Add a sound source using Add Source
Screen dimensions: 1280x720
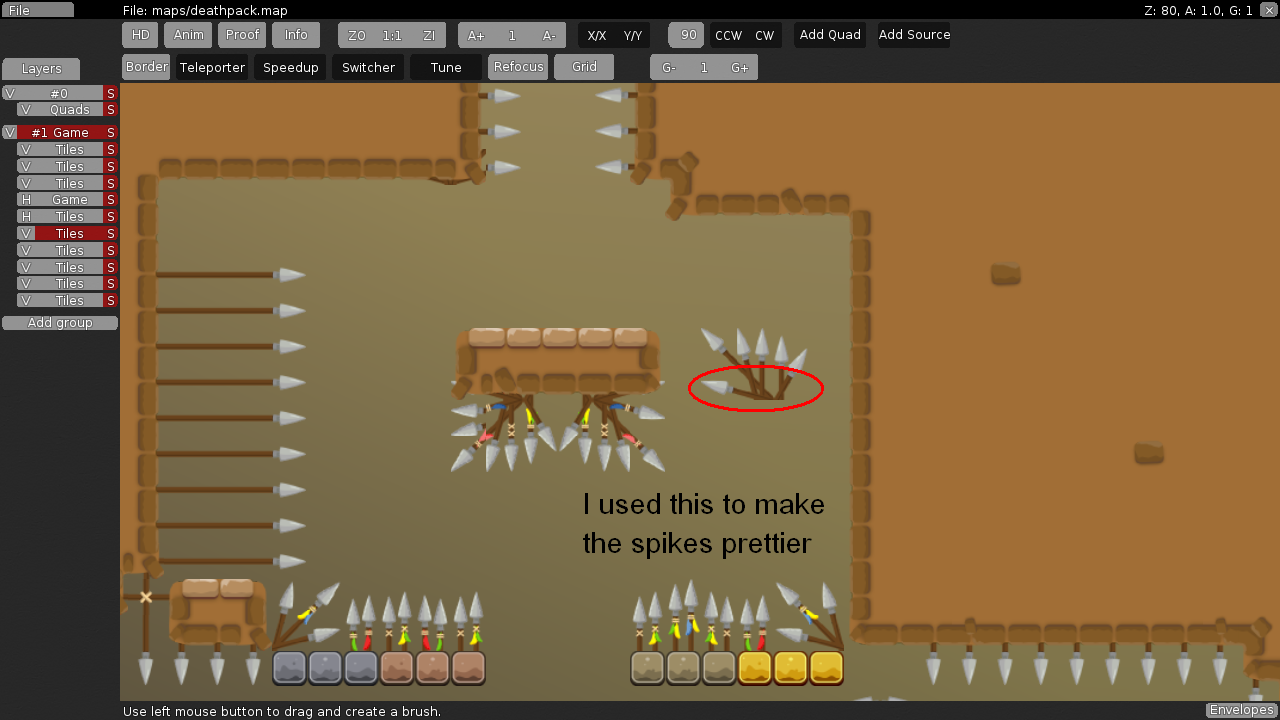(913, 35)
